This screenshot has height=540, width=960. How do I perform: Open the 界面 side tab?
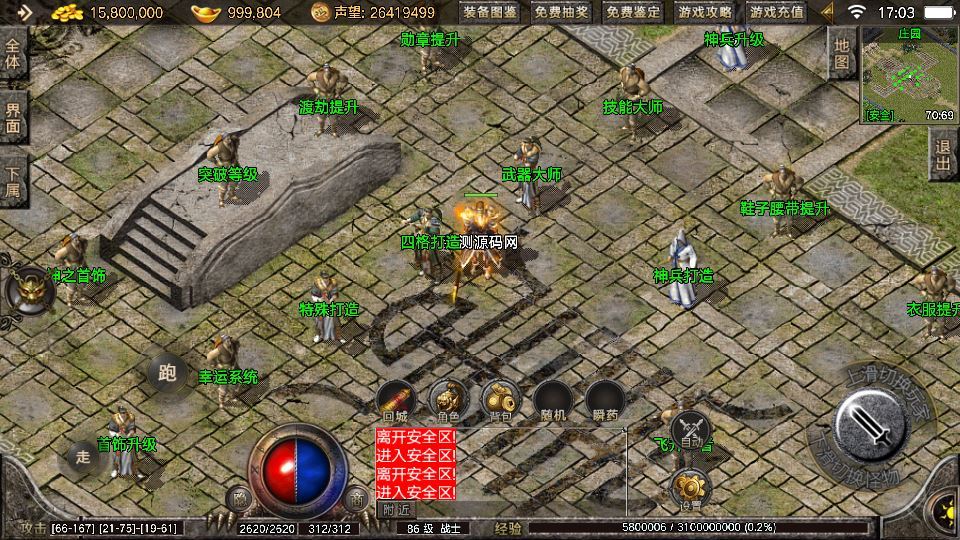13,118
